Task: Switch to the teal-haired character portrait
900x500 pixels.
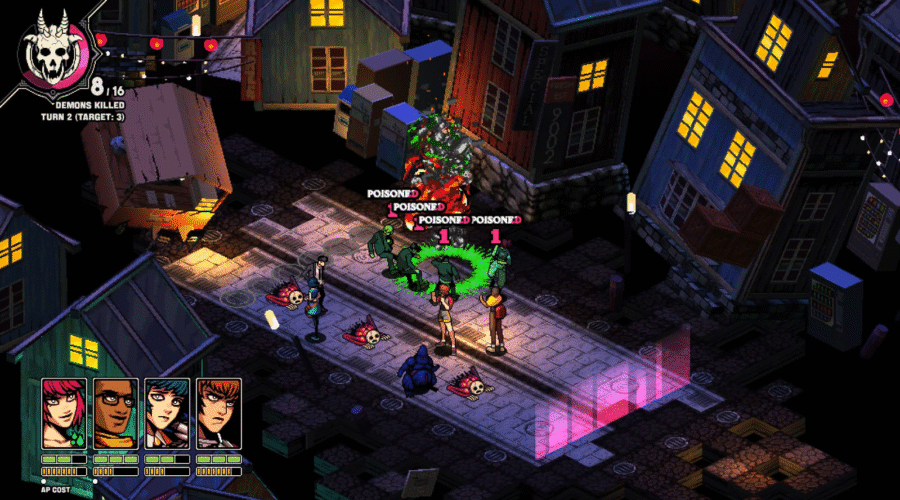Action: point(167,414)
